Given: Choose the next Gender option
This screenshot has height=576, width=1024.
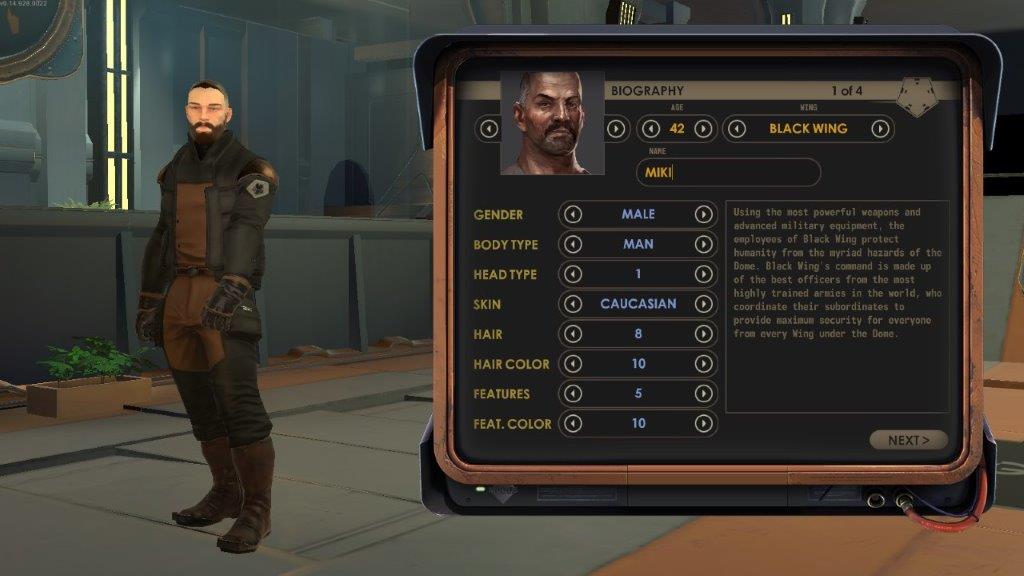Looking at the screenshot, I should [703, 214].
